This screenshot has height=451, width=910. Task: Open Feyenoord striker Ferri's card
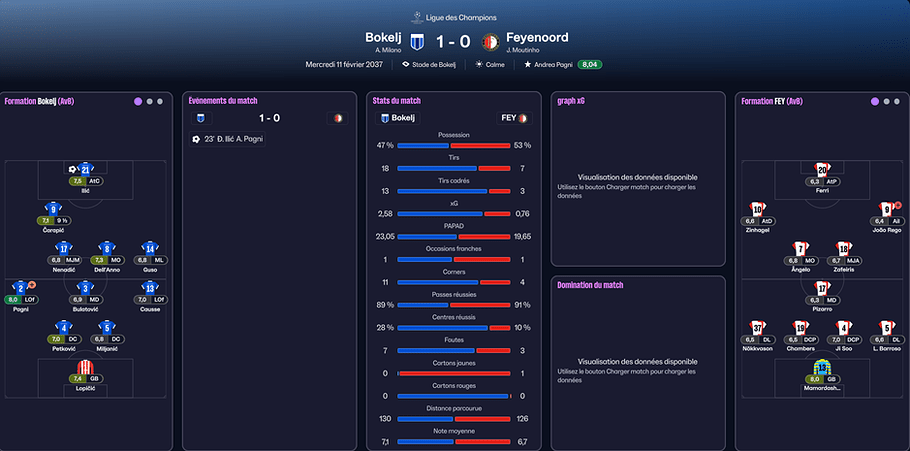tap(822, 172)
